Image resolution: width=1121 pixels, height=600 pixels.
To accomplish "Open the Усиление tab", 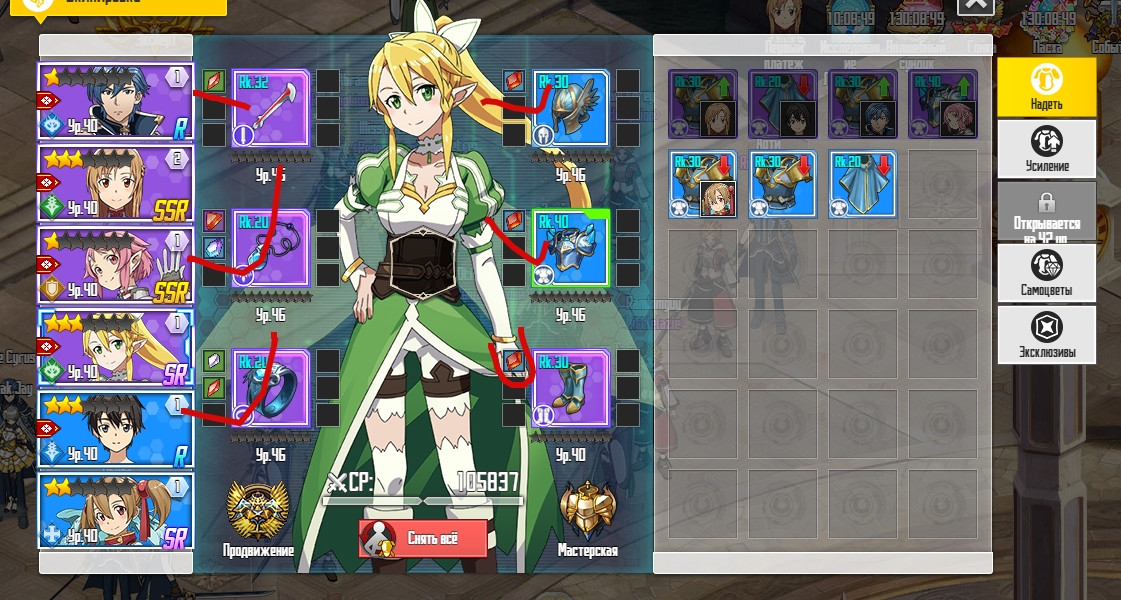I will point(1046,148).
